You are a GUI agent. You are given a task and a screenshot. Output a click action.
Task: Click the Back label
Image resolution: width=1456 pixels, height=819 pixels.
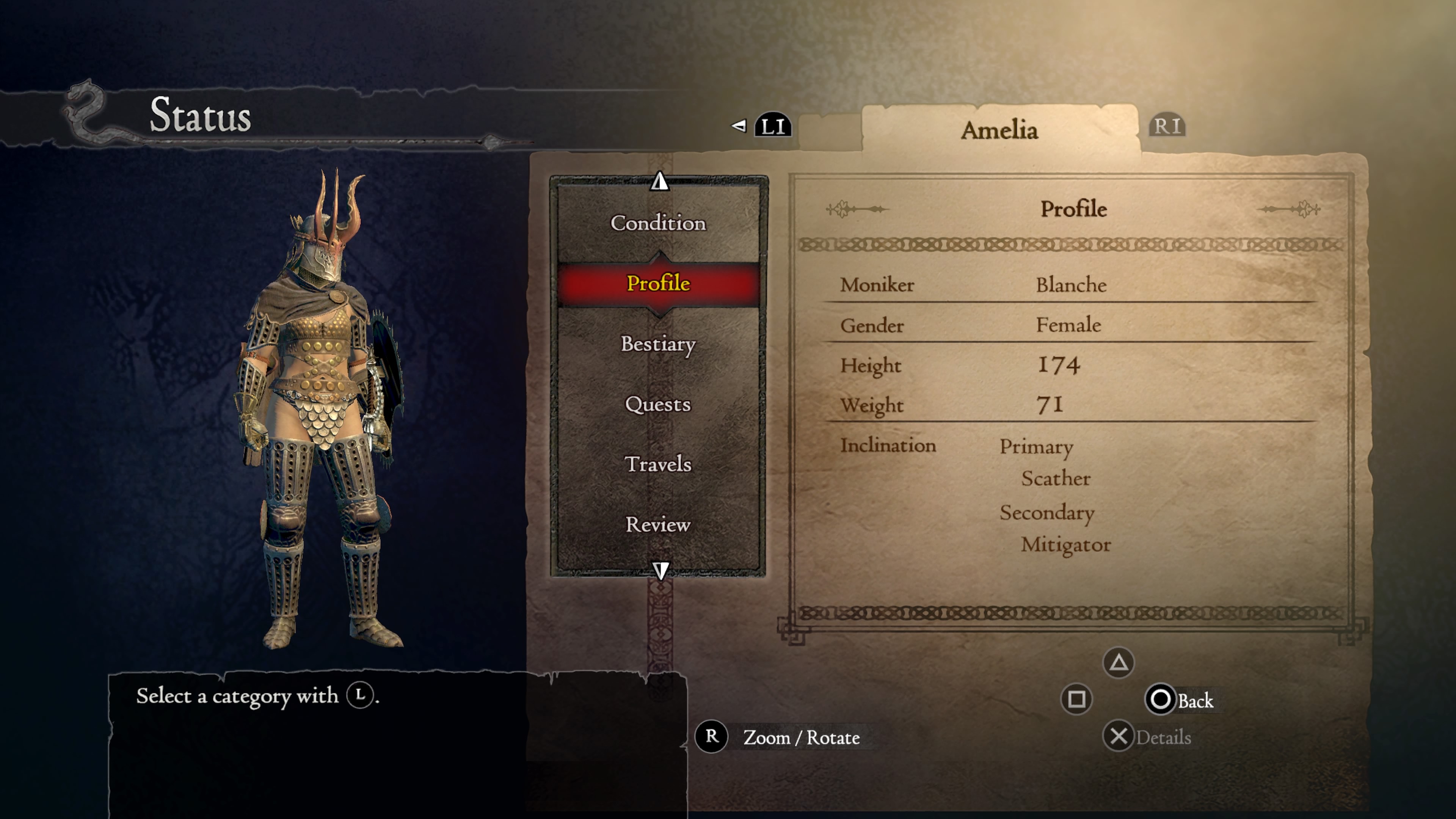(x=1197, y=700)
